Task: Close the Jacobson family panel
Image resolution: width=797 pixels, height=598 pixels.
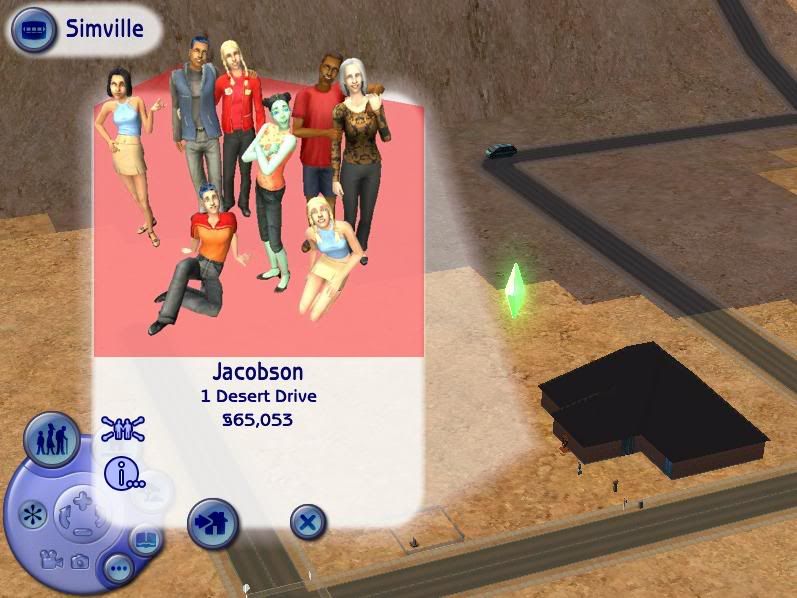Action: point(309,522)
